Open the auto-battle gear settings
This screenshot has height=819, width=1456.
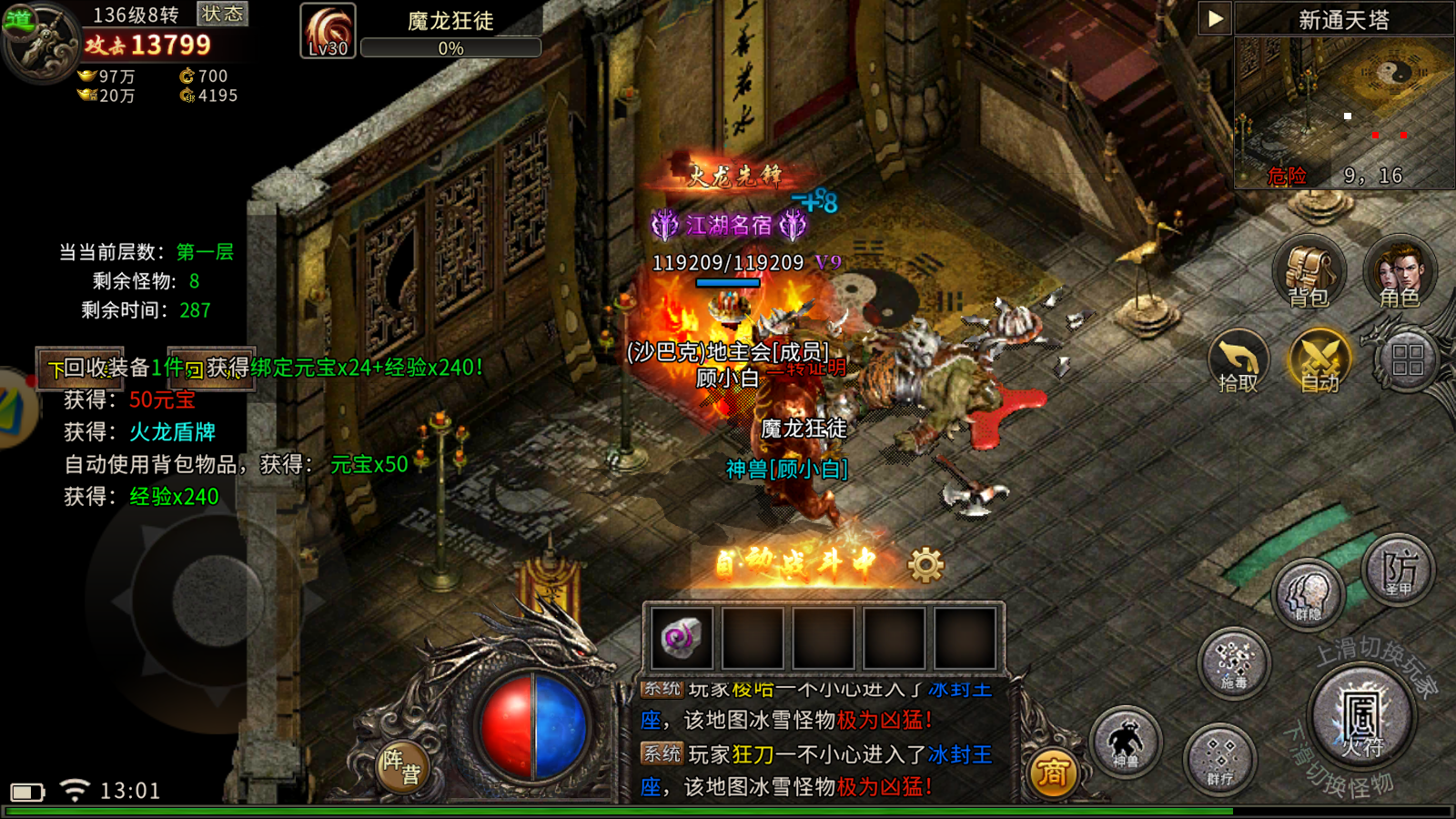926,565
